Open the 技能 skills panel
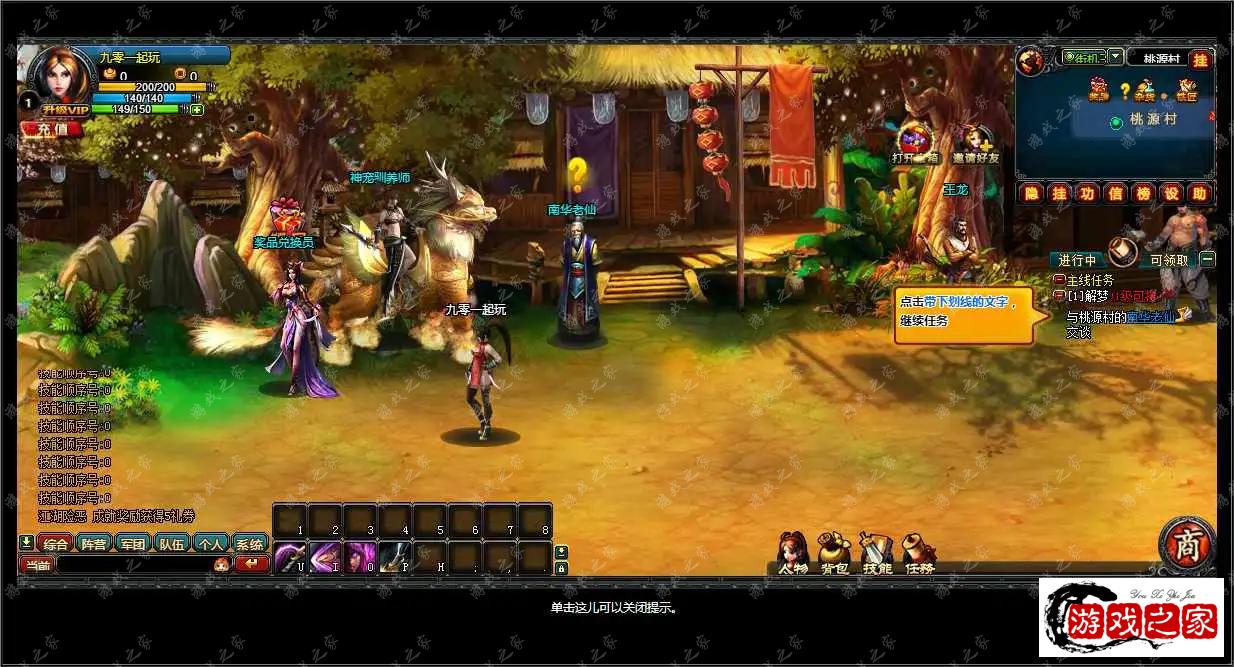1234x667 pixels. [876, 554]
